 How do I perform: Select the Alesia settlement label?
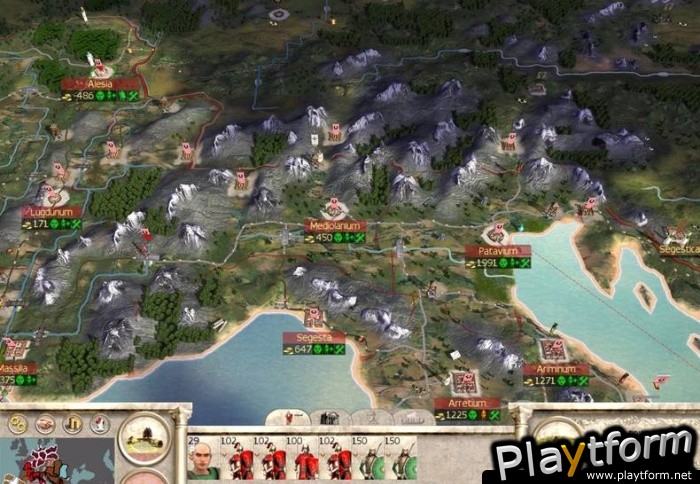tap(100, 86)
